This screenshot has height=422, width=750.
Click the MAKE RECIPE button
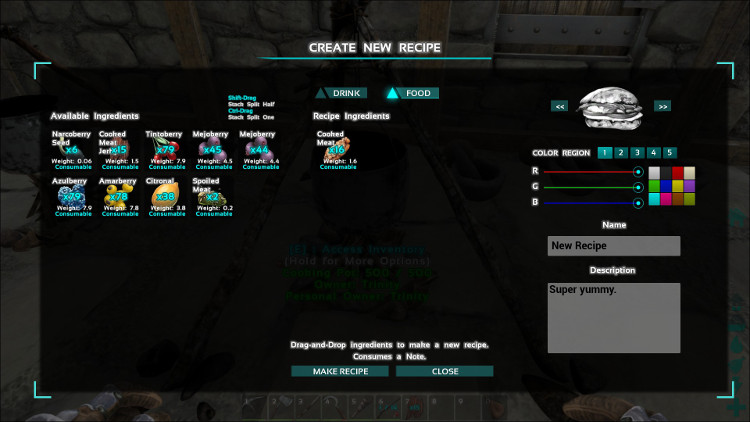[341, 371]
